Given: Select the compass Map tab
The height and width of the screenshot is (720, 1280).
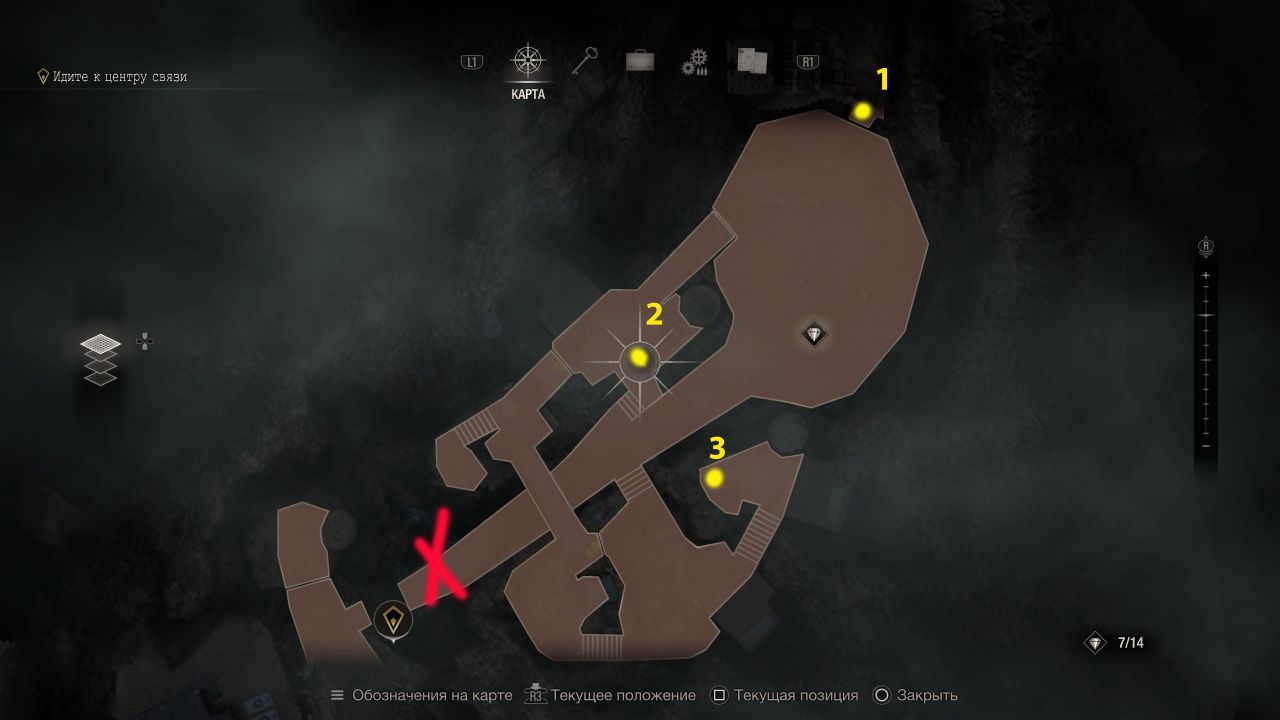Looking at the screenshot, I should 527,61.
